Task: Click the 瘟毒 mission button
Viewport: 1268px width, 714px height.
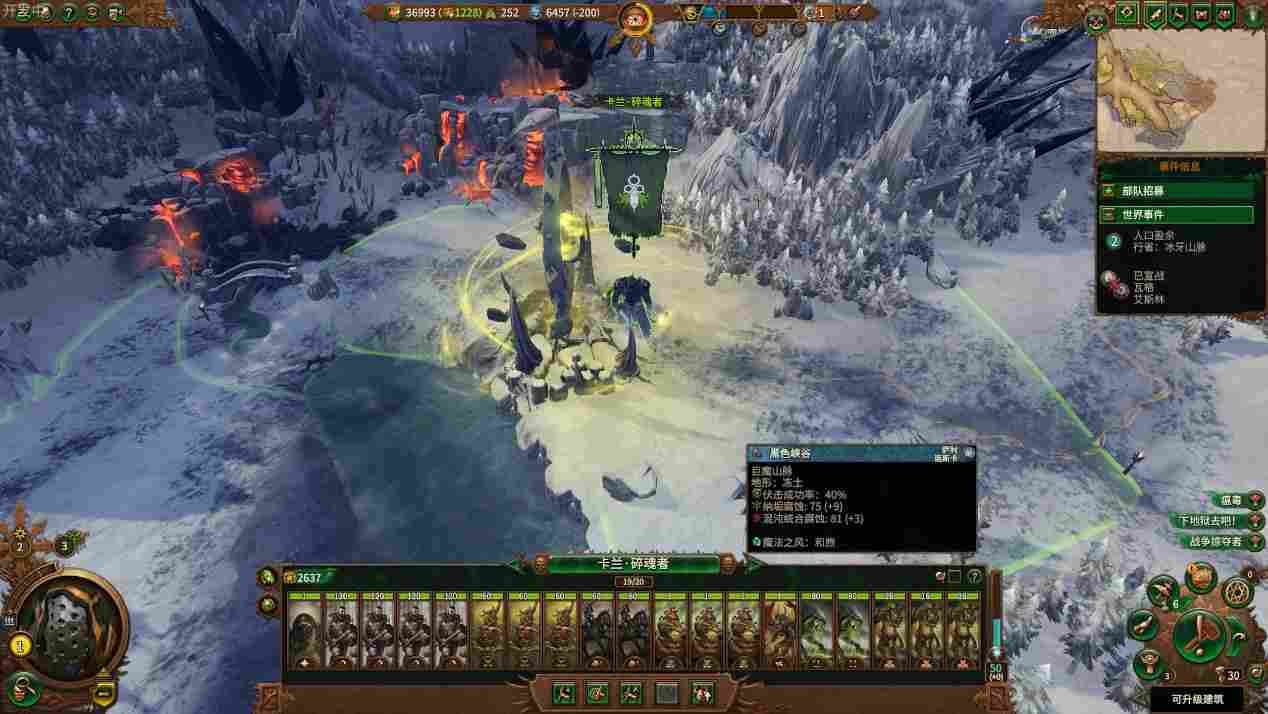Action: (1228, 500)
